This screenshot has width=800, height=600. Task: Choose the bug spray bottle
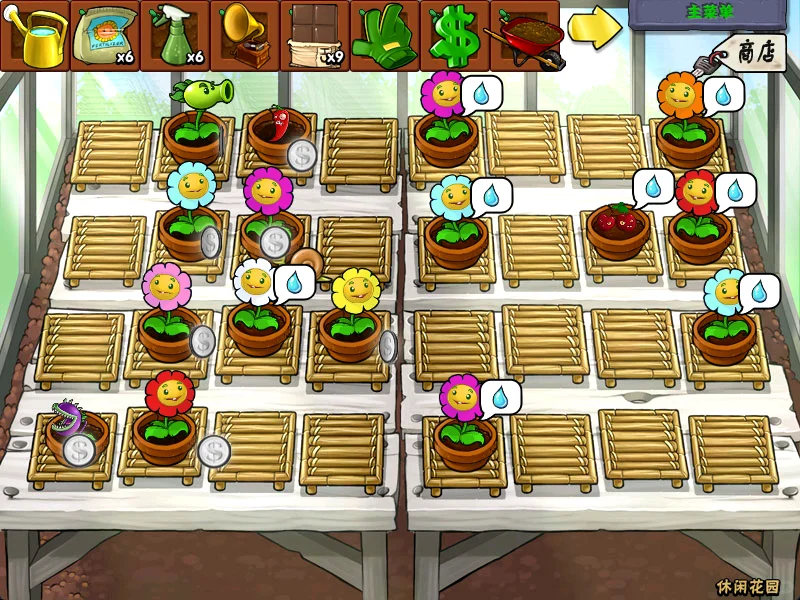click(175, 35)
